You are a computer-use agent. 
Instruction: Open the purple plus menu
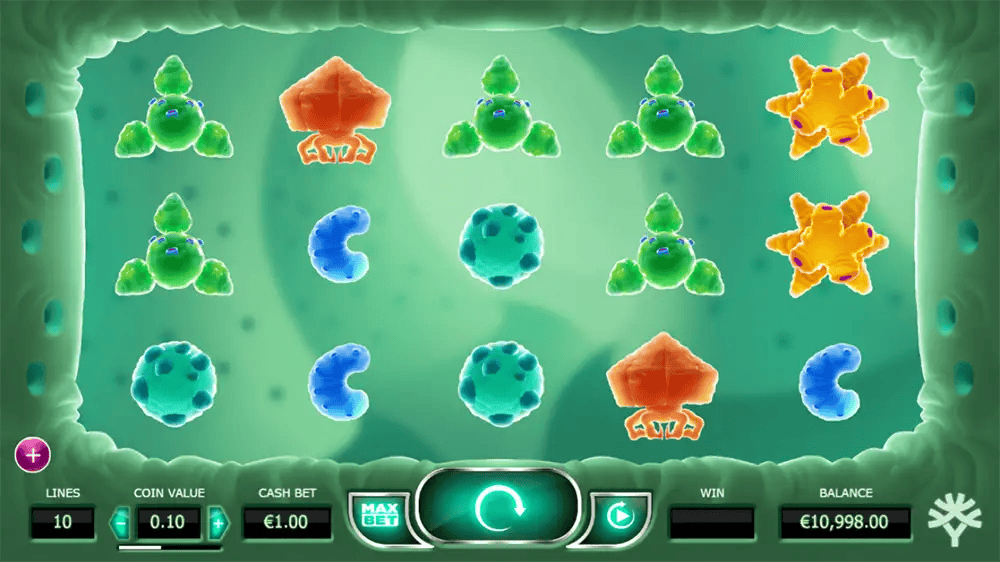(32, 455)
